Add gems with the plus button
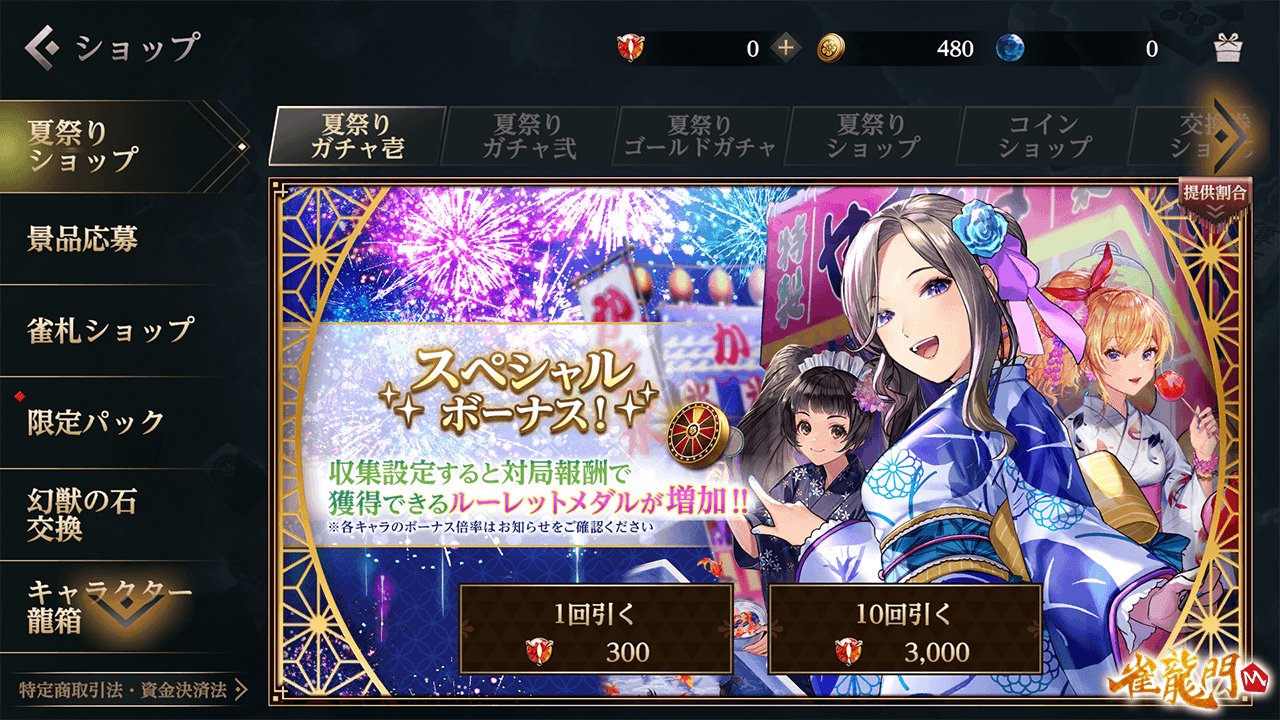Viewport: 1280px width, 720px height. (x=786, y=47)
